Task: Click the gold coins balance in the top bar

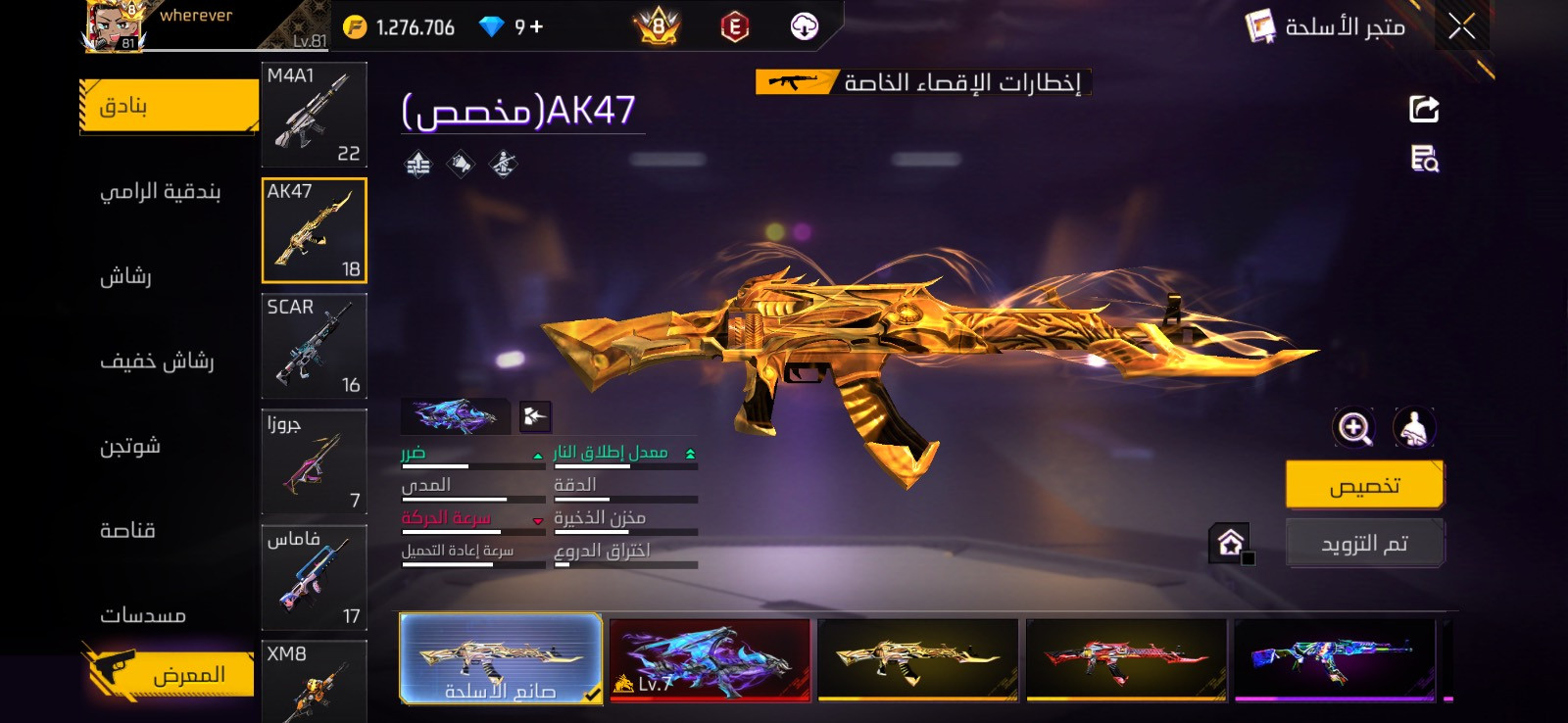Action: 392,26
